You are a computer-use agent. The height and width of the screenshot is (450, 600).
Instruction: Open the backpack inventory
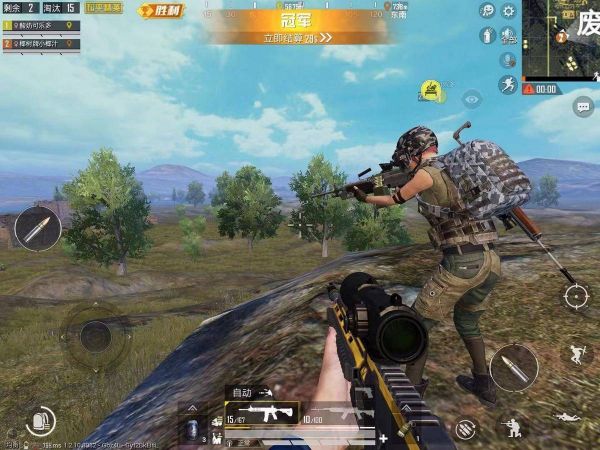point(40,421)
